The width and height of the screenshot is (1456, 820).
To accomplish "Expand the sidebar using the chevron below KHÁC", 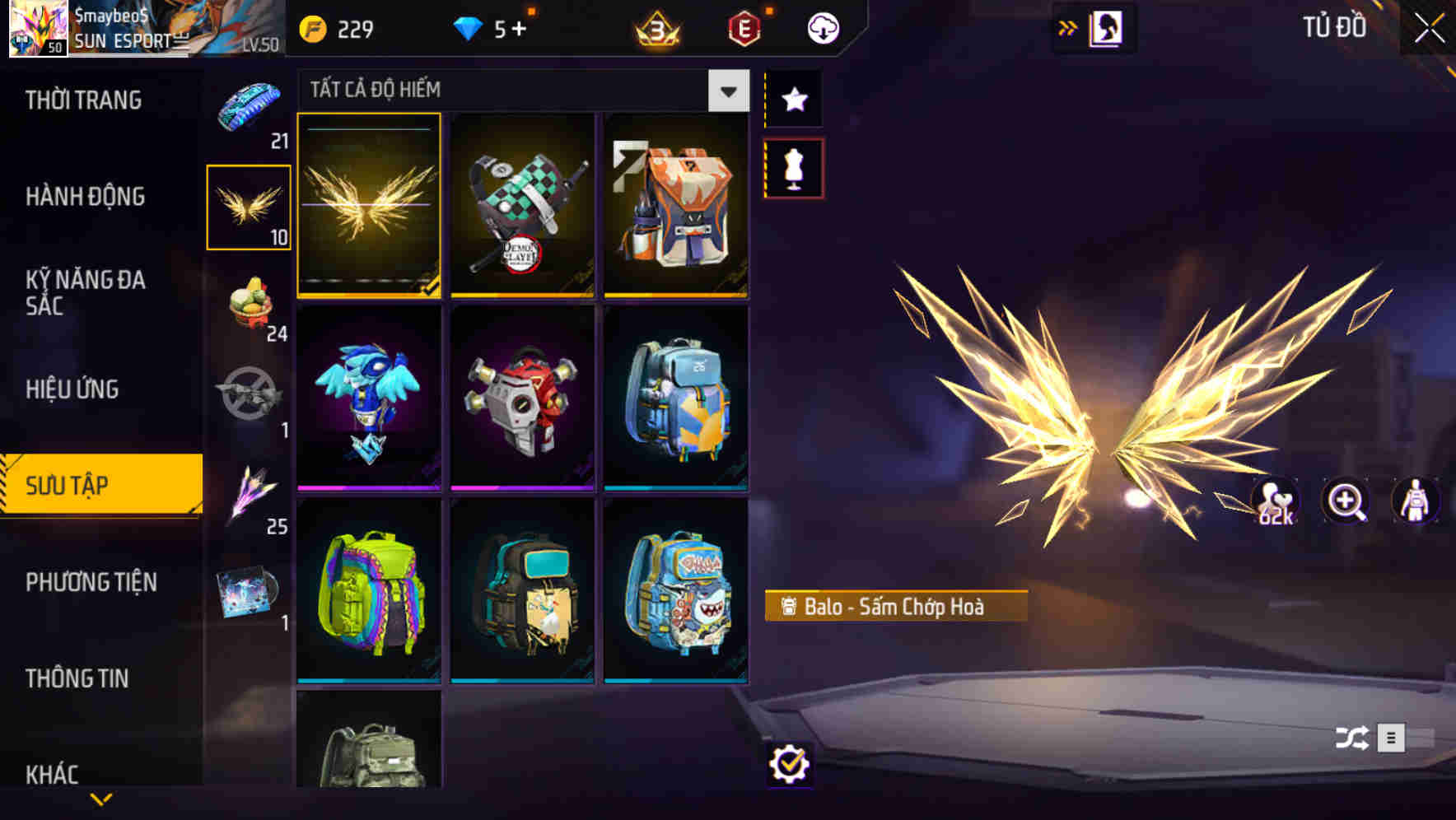I will 100,797.
